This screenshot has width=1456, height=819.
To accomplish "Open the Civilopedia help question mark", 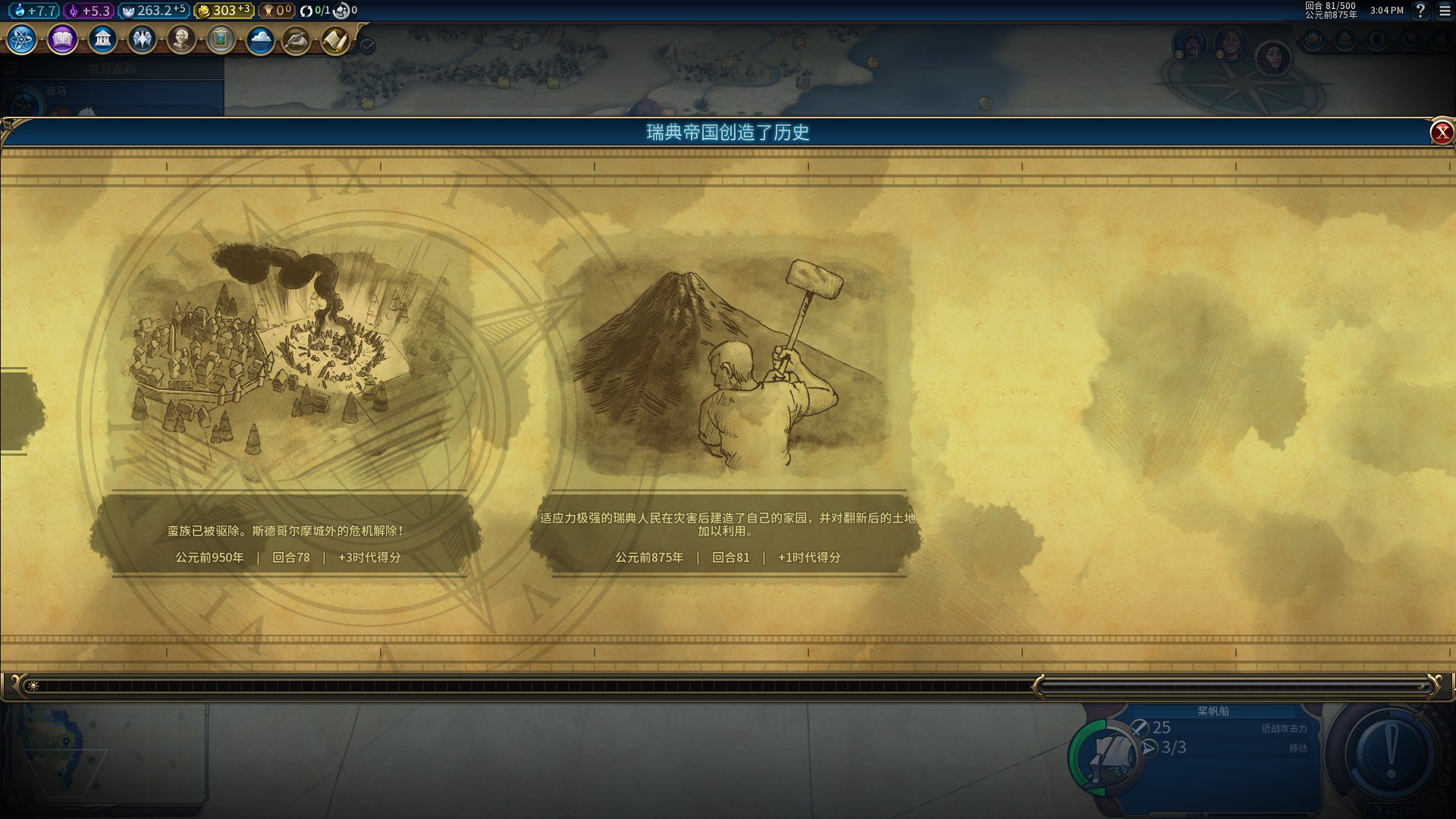I will tap(1420, 11).
